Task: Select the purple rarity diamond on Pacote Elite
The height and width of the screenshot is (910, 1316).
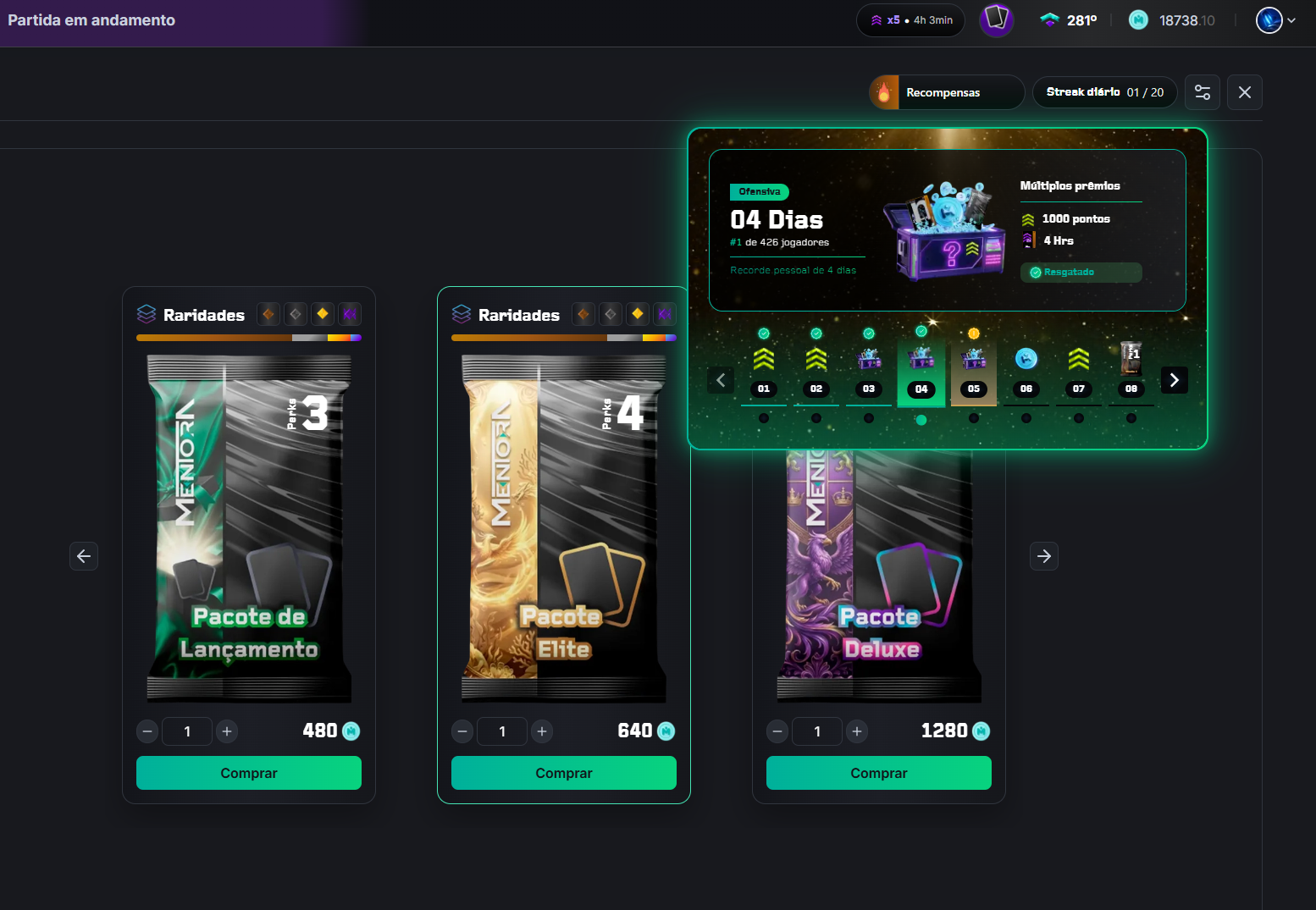Action: (x=665, y=313)
